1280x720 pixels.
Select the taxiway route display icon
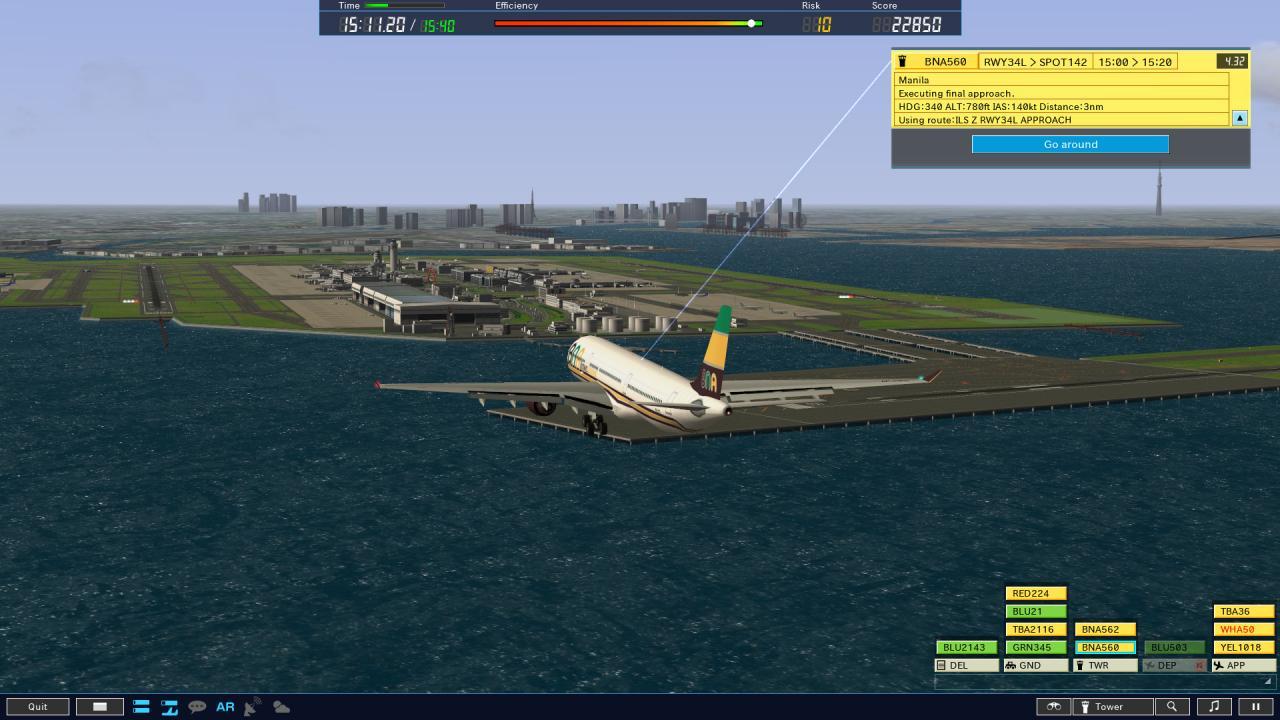(x=168, y=707)
